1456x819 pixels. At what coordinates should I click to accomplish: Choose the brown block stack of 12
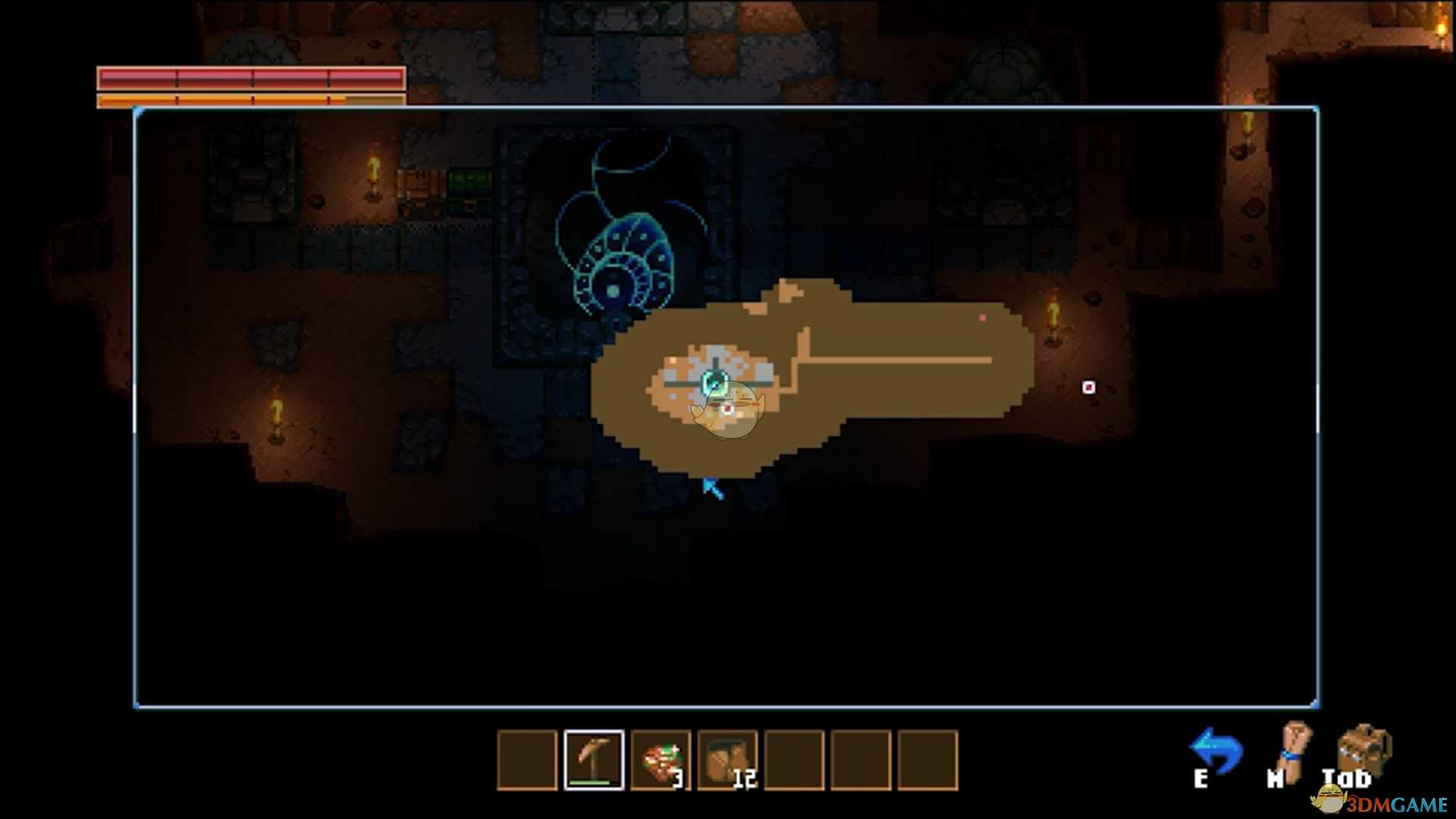727,760
